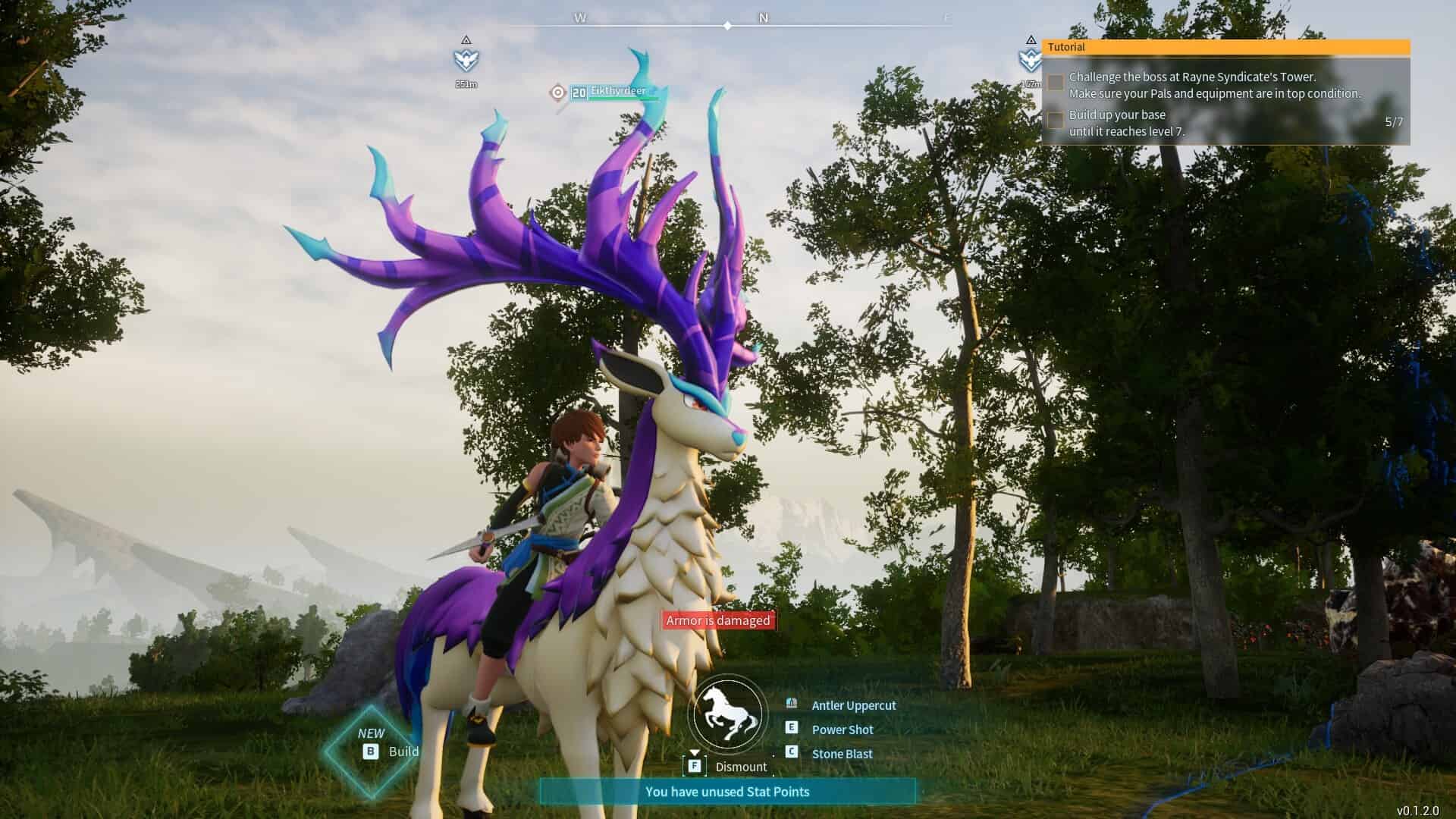Click the level 20 badge on Eikthyrdeer
Viewport: 1456px width, 819px height.
pos(579,91)
